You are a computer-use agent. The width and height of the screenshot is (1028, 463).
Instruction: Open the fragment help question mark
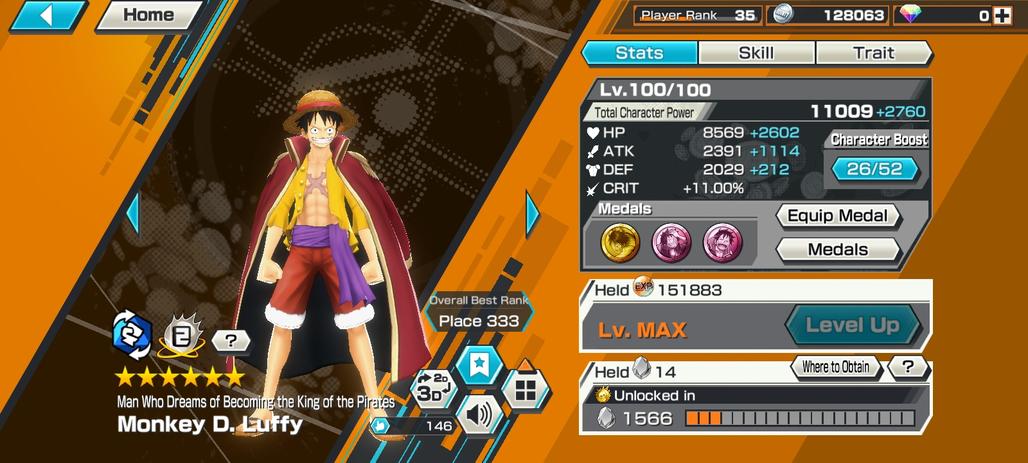pos(907,367)
